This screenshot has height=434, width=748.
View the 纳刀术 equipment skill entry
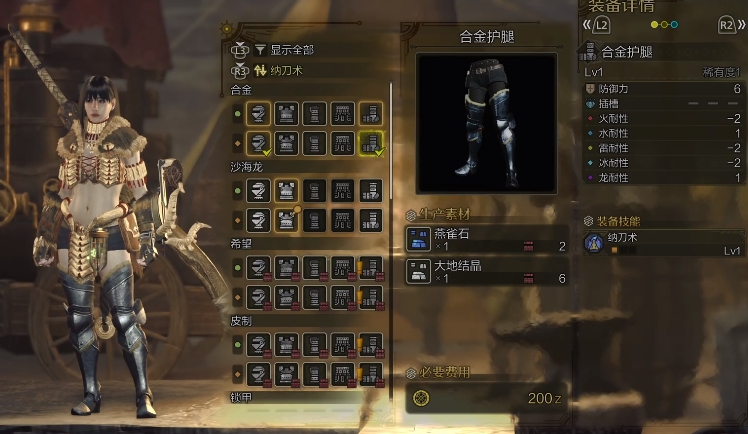tap(660, 243)
